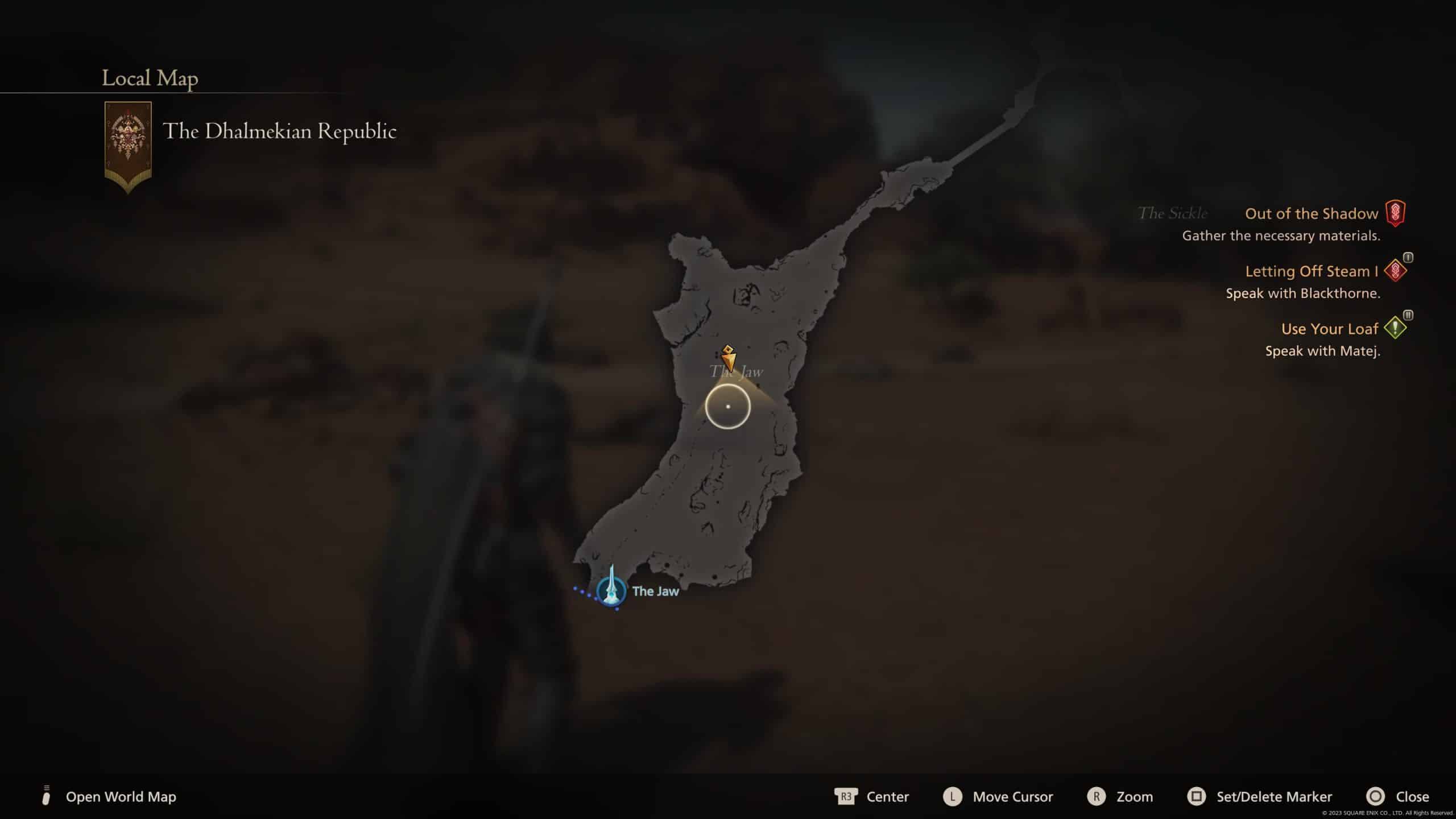Open World Map option
Image resolution: width=1456 pixels, height=819 pixels.
[121, 797]
